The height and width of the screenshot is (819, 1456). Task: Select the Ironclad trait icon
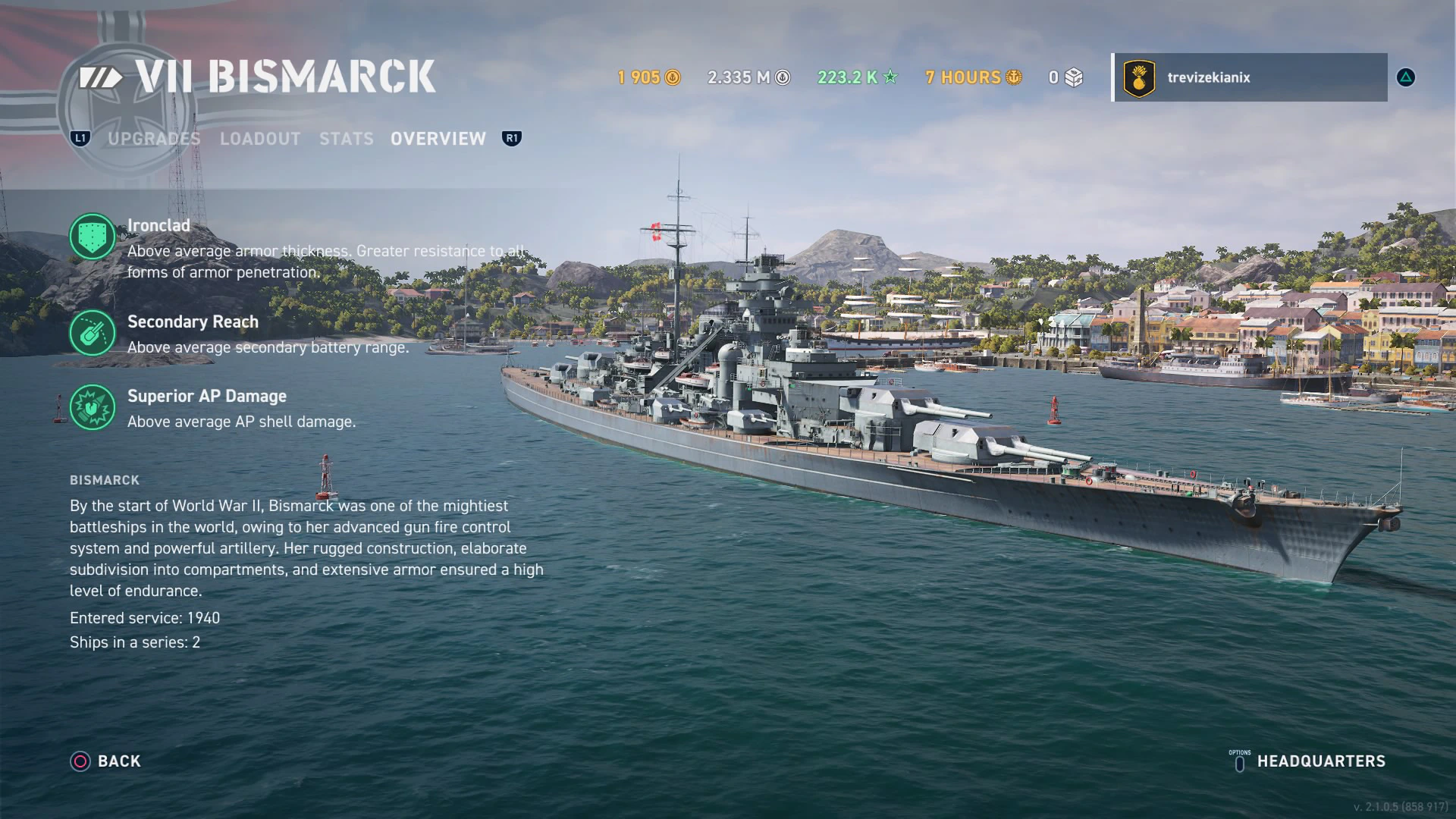point(93,237)
